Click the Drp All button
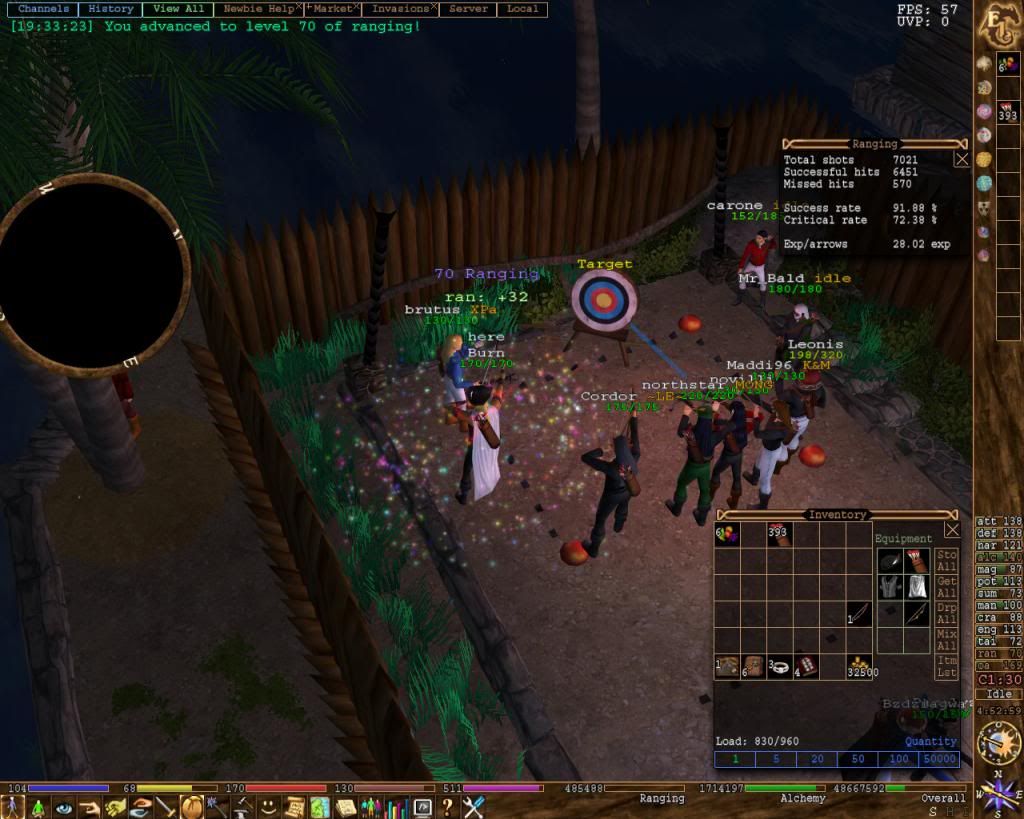The width and height of the screenshot is (1024, 819). click(x=946, y=614)
